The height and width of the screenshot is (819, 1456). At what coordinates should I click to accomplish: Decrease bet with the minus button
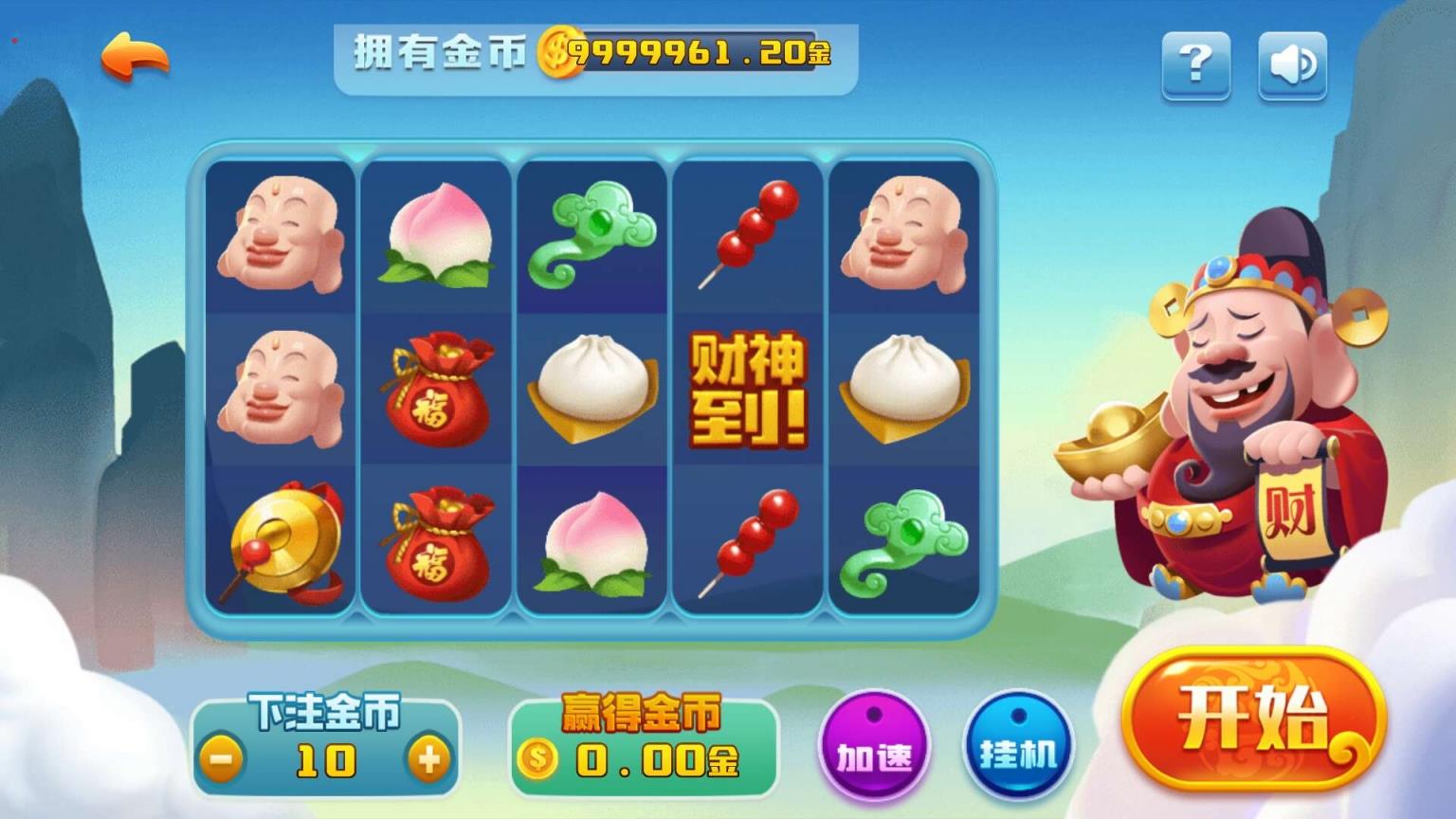[225, 757]
